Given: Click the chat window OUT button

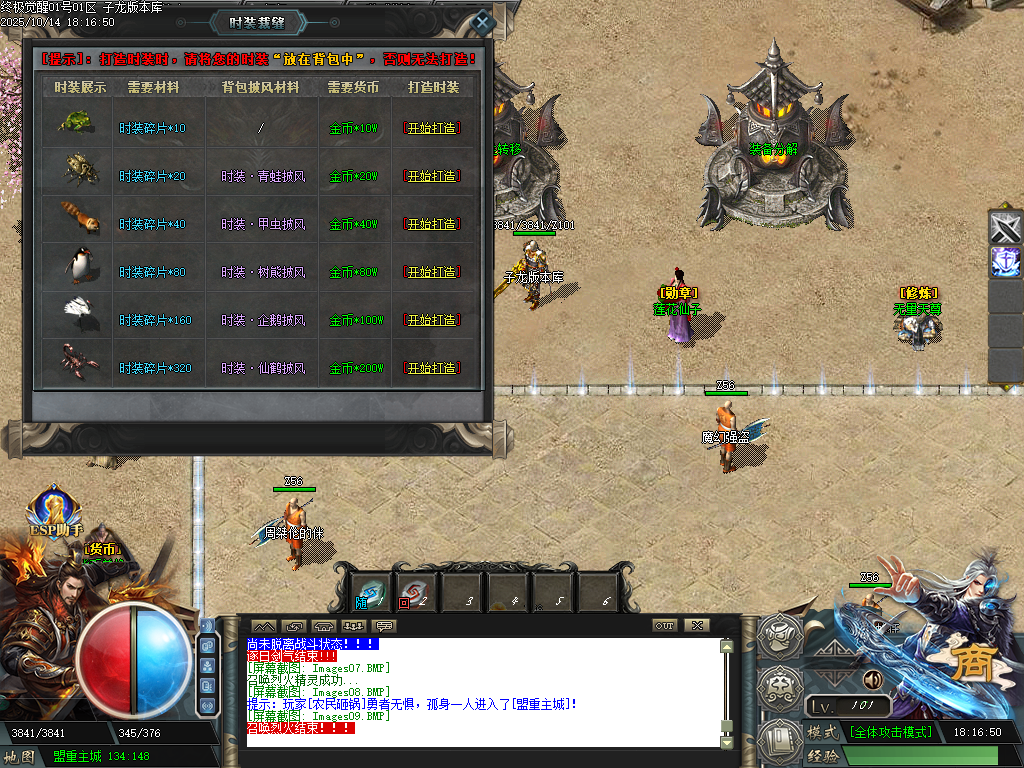Looking at the screenshot, I should (x=664, y=625).
